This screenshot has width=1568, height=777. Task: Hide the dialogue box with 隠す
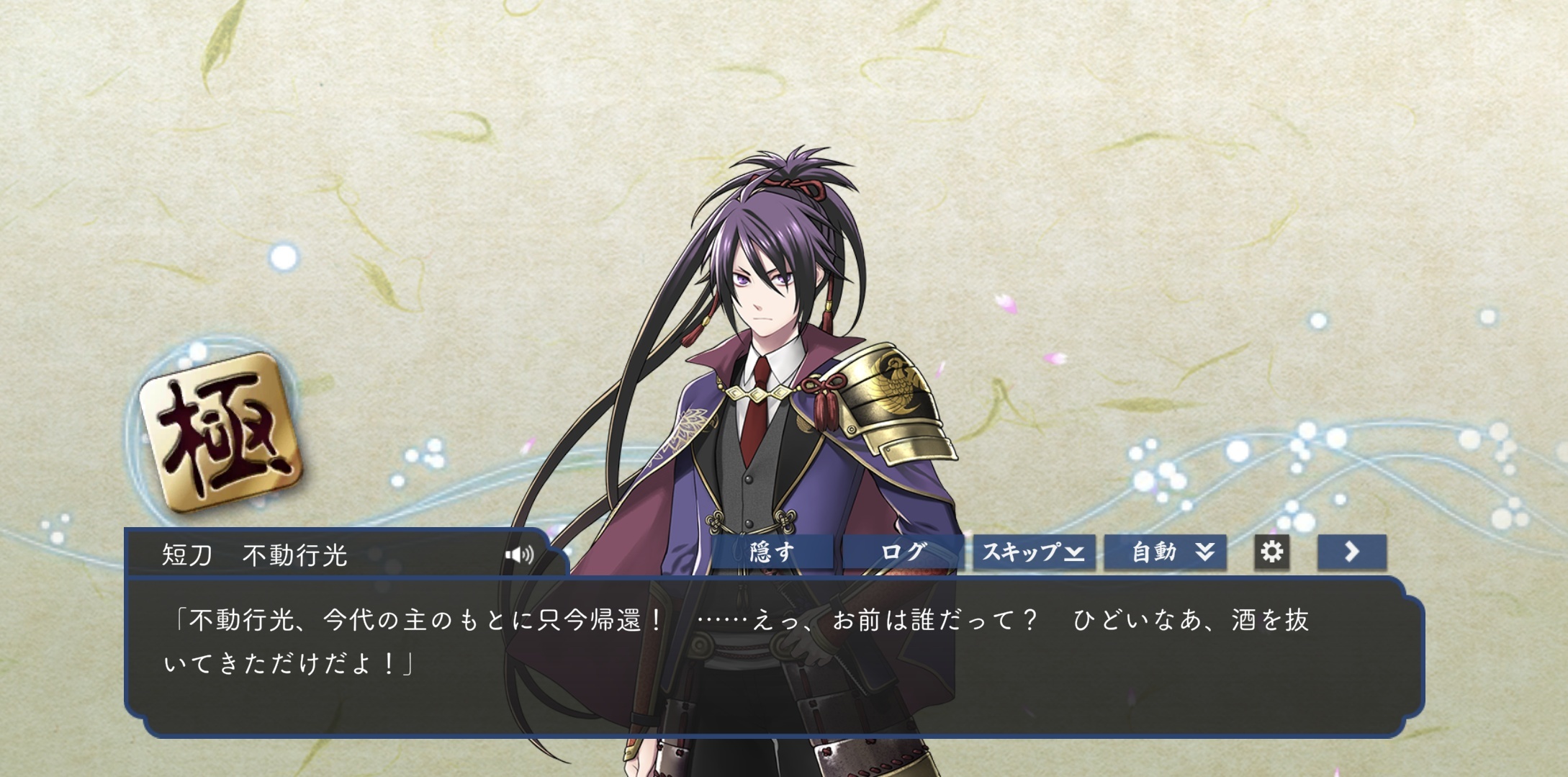[772, 552]
